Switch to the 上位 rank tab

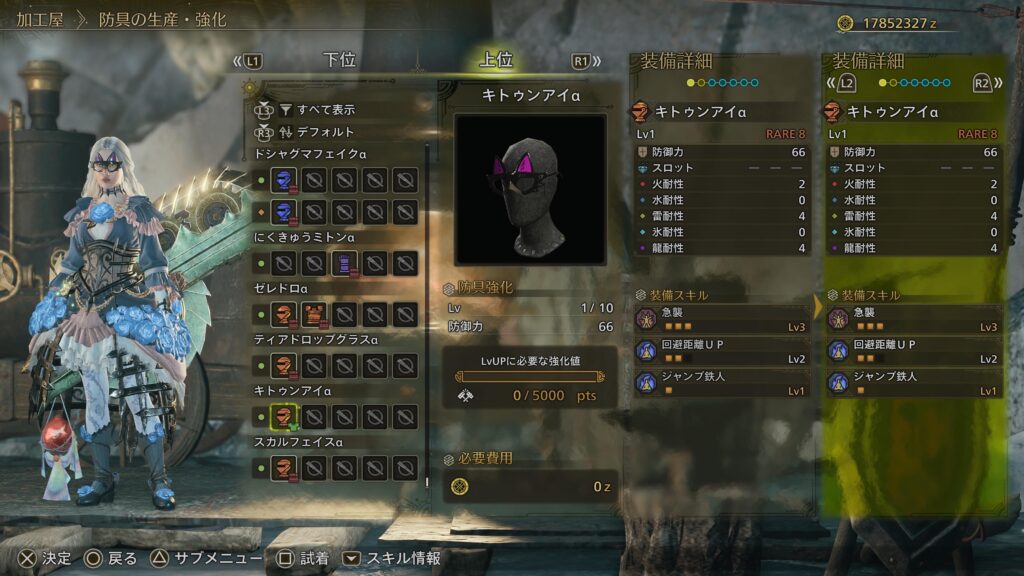click(495, 60)
